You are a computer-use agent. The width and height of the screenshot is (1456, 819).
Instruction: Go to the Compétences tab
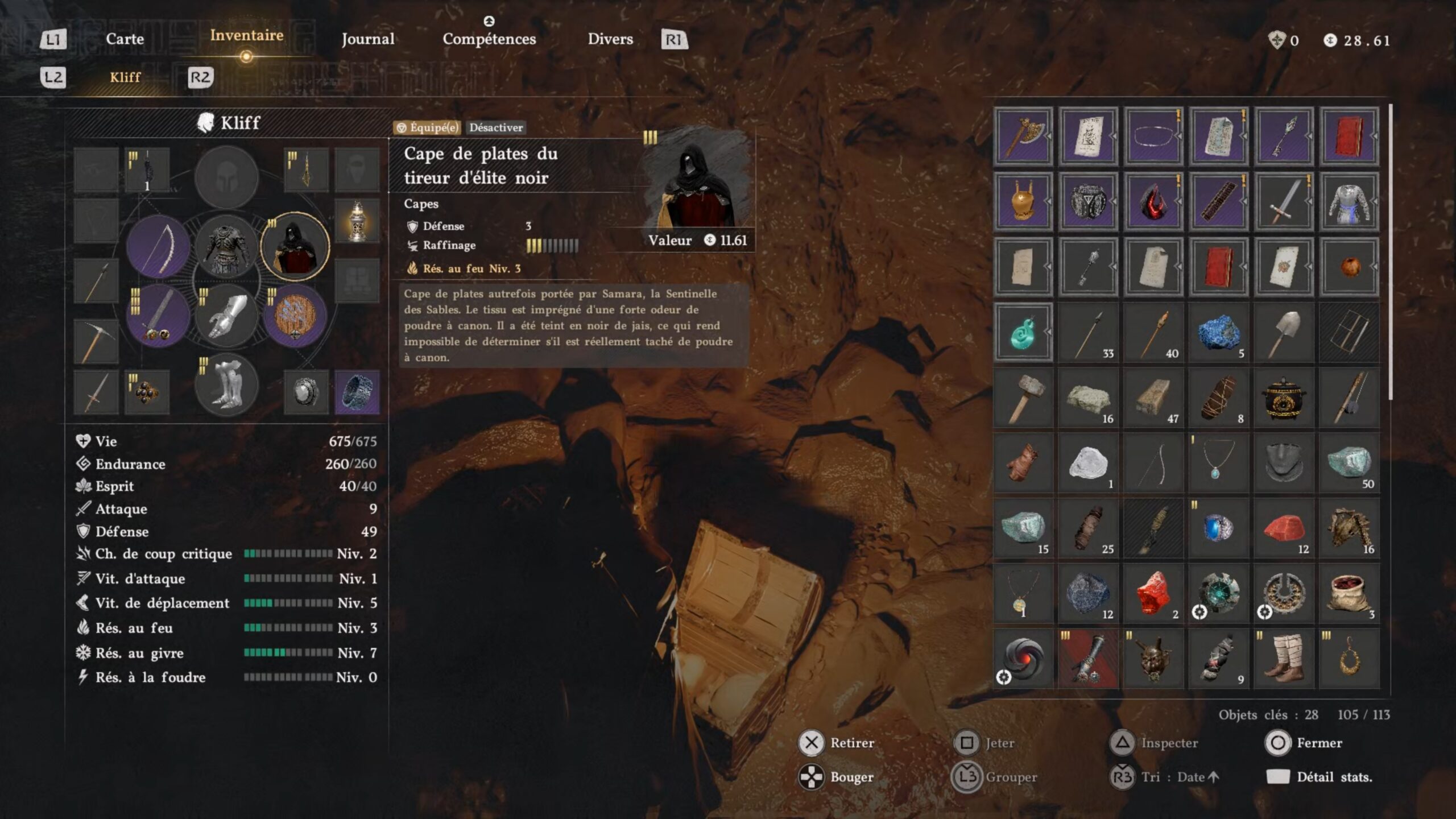coord(489,39)
